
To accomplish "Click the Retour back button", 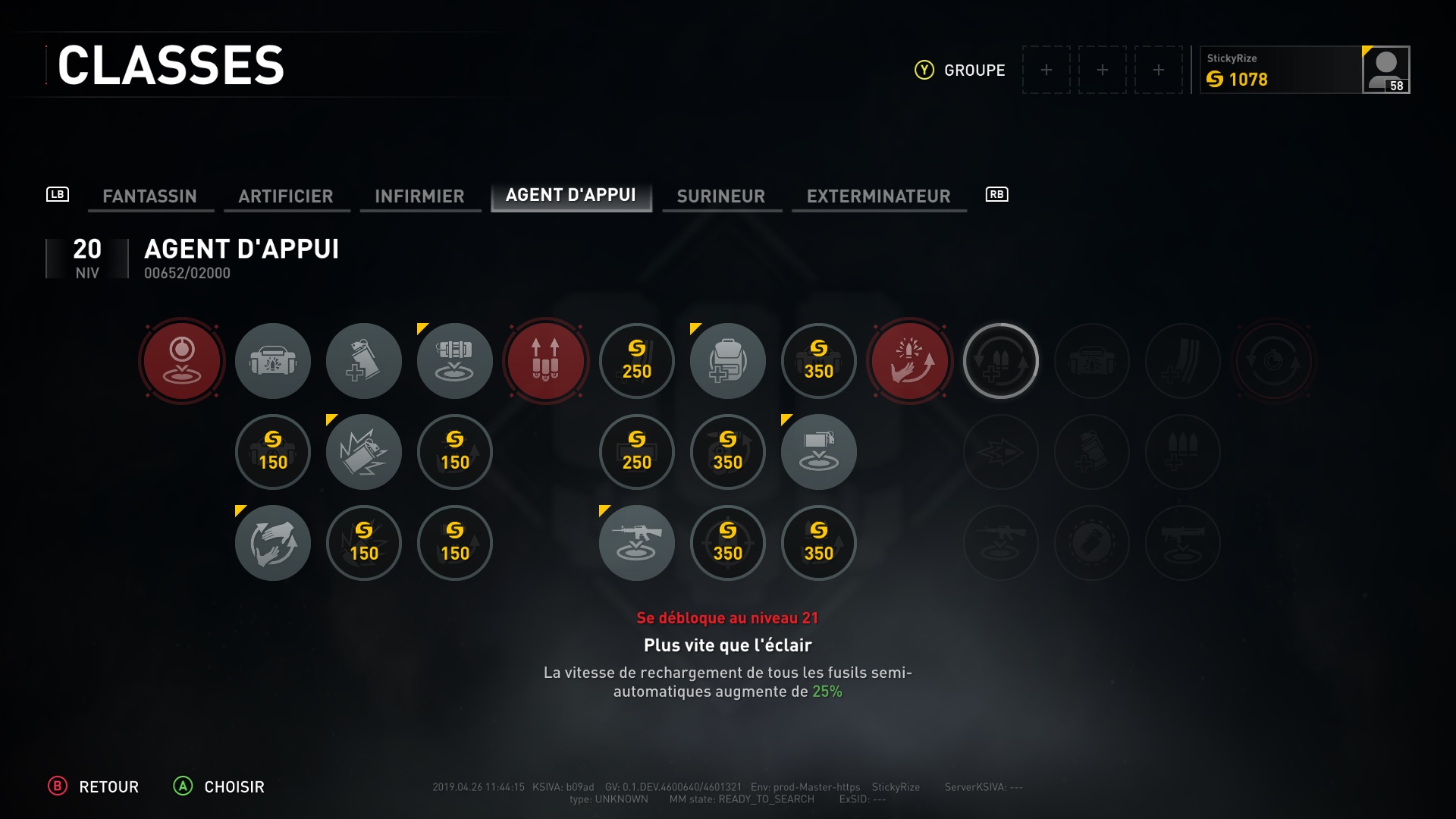I will click(94, 786).
